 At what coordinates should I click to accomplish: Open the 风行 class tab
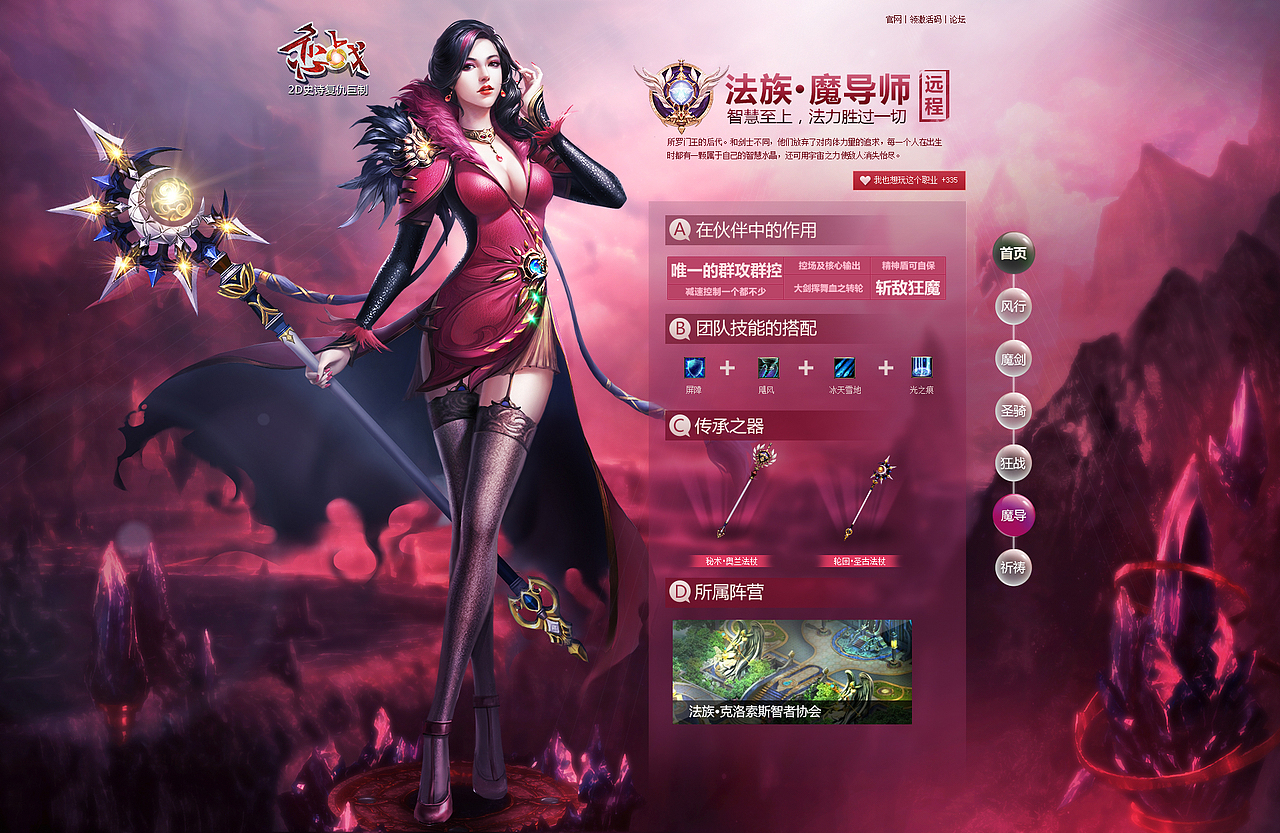pyautogui.click(x=1013, y=306)
